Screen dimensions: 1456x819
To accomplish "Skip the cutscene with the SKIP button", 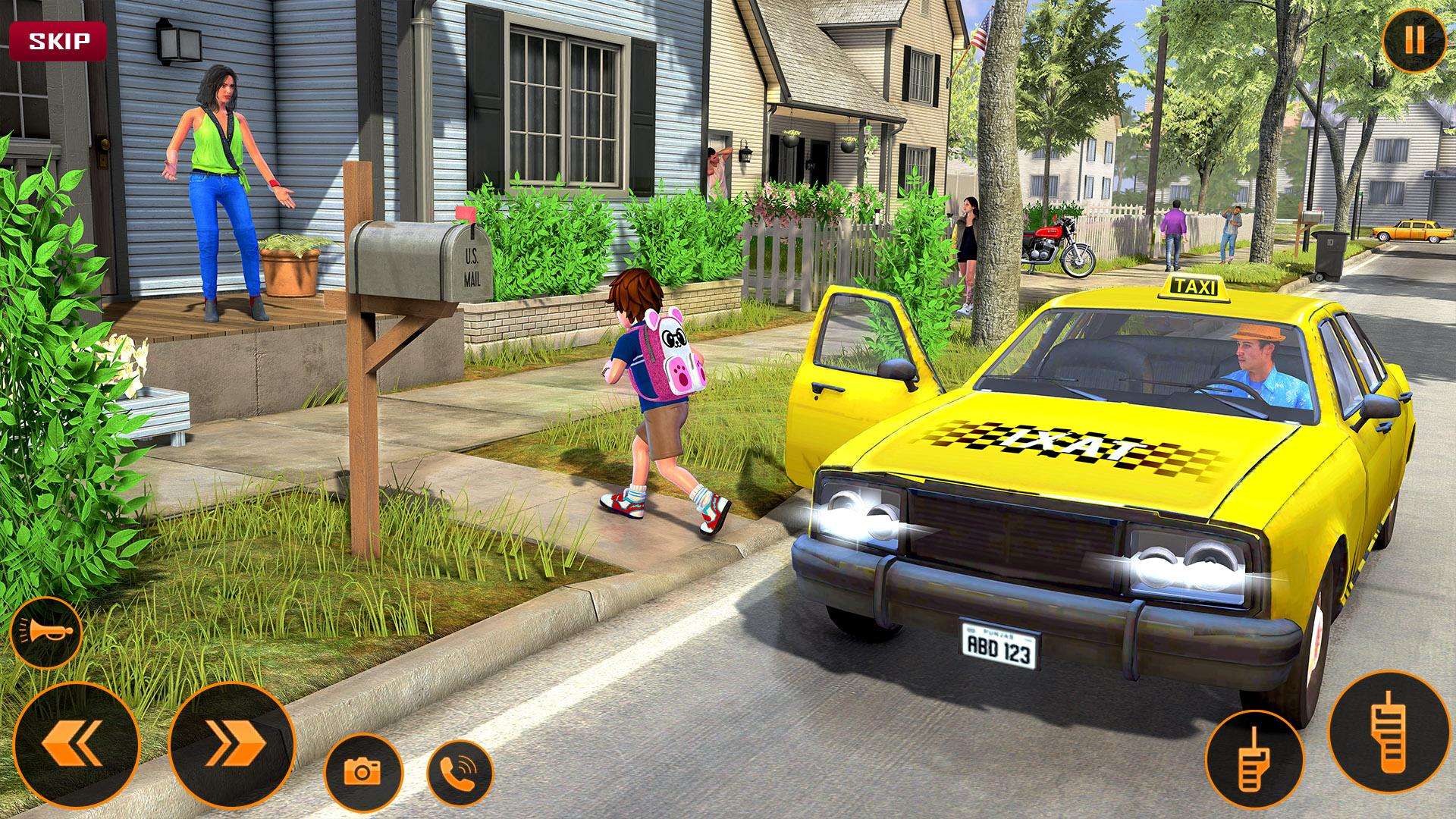I will click(58, 41).
